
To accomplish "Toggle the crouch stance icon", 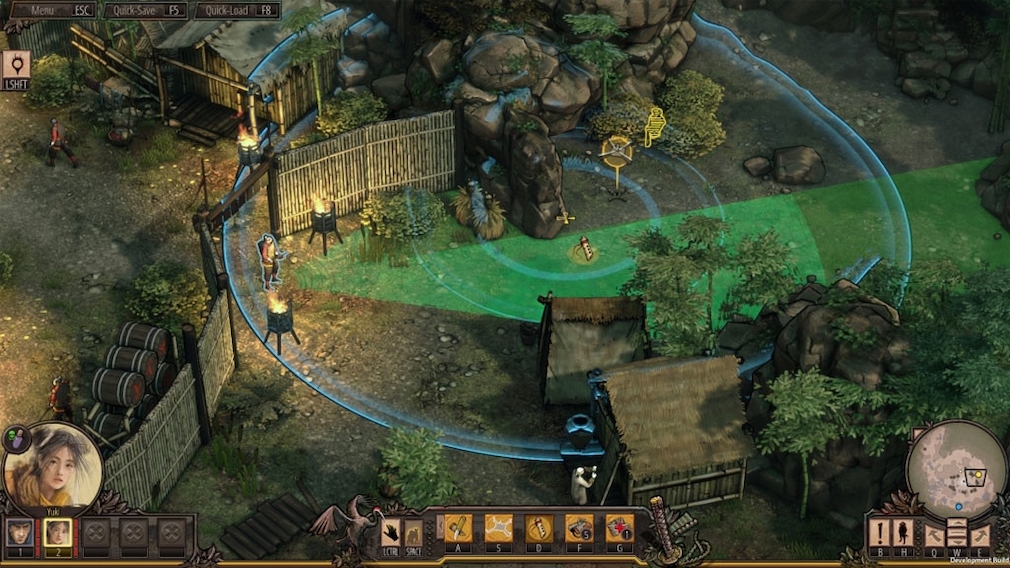I will click(x=413, y=532).
